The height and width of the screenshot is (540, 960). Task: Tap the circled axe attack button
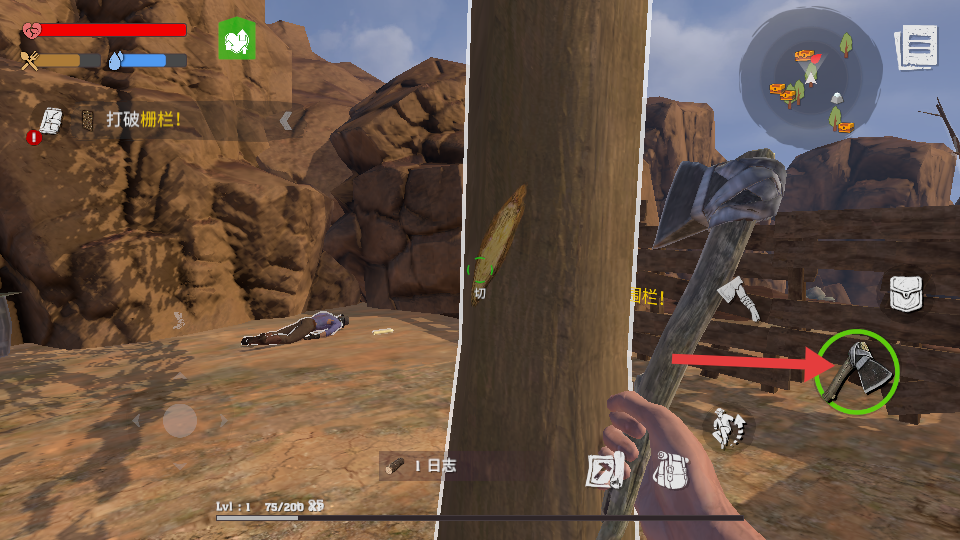pos(858,373)
